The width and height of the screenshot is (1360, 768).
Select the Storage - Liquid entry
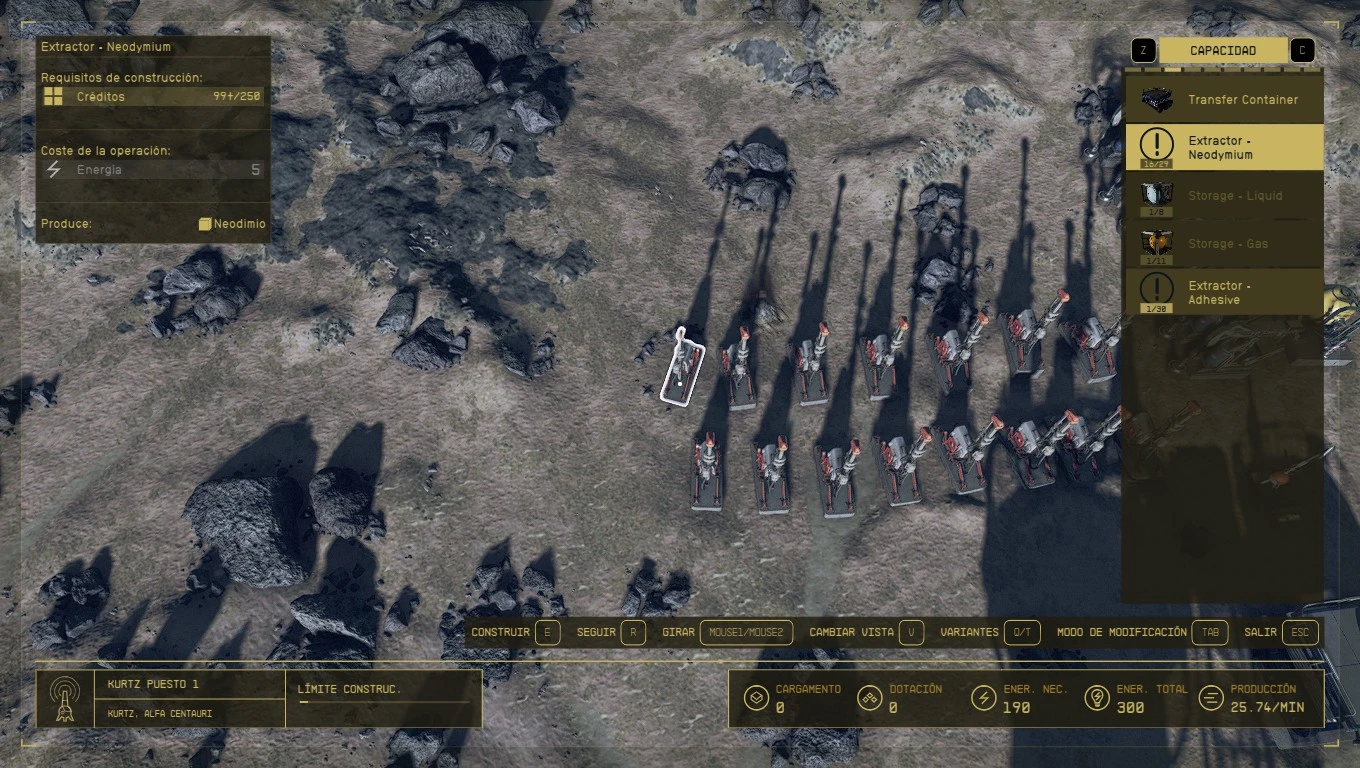(1224, 196)
